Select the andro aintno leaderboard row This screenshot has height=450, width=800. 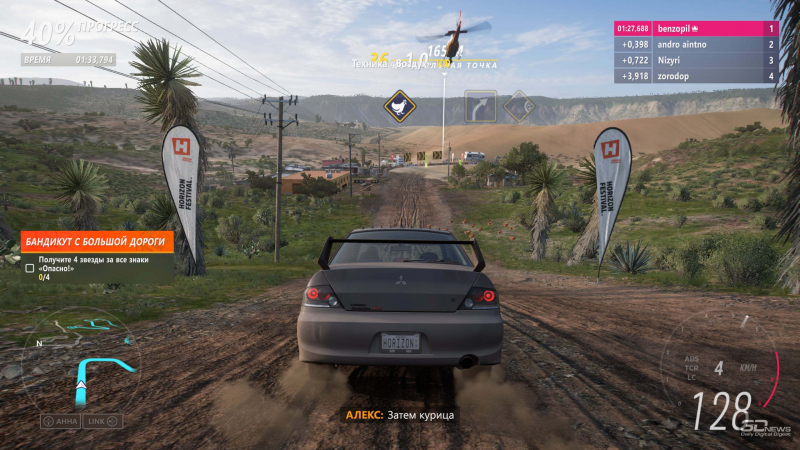coord(695,44)
